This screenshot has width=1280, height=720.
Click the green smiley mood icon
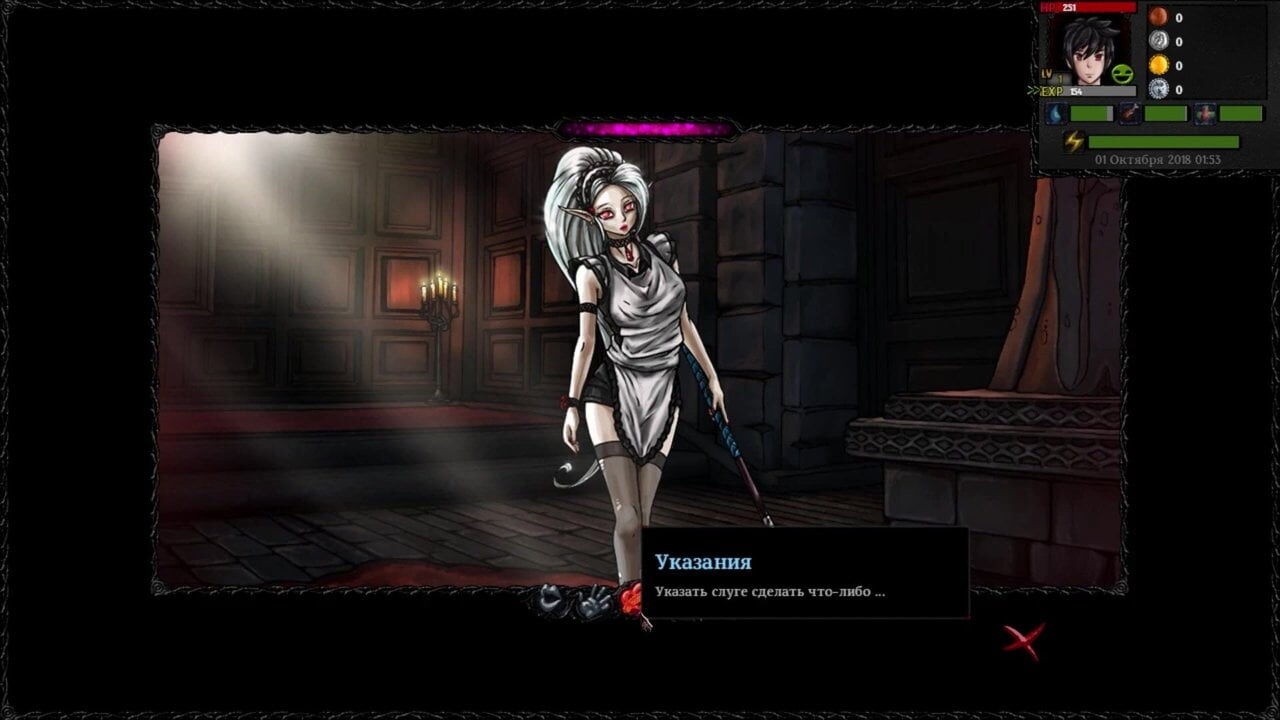(1122, 73)
